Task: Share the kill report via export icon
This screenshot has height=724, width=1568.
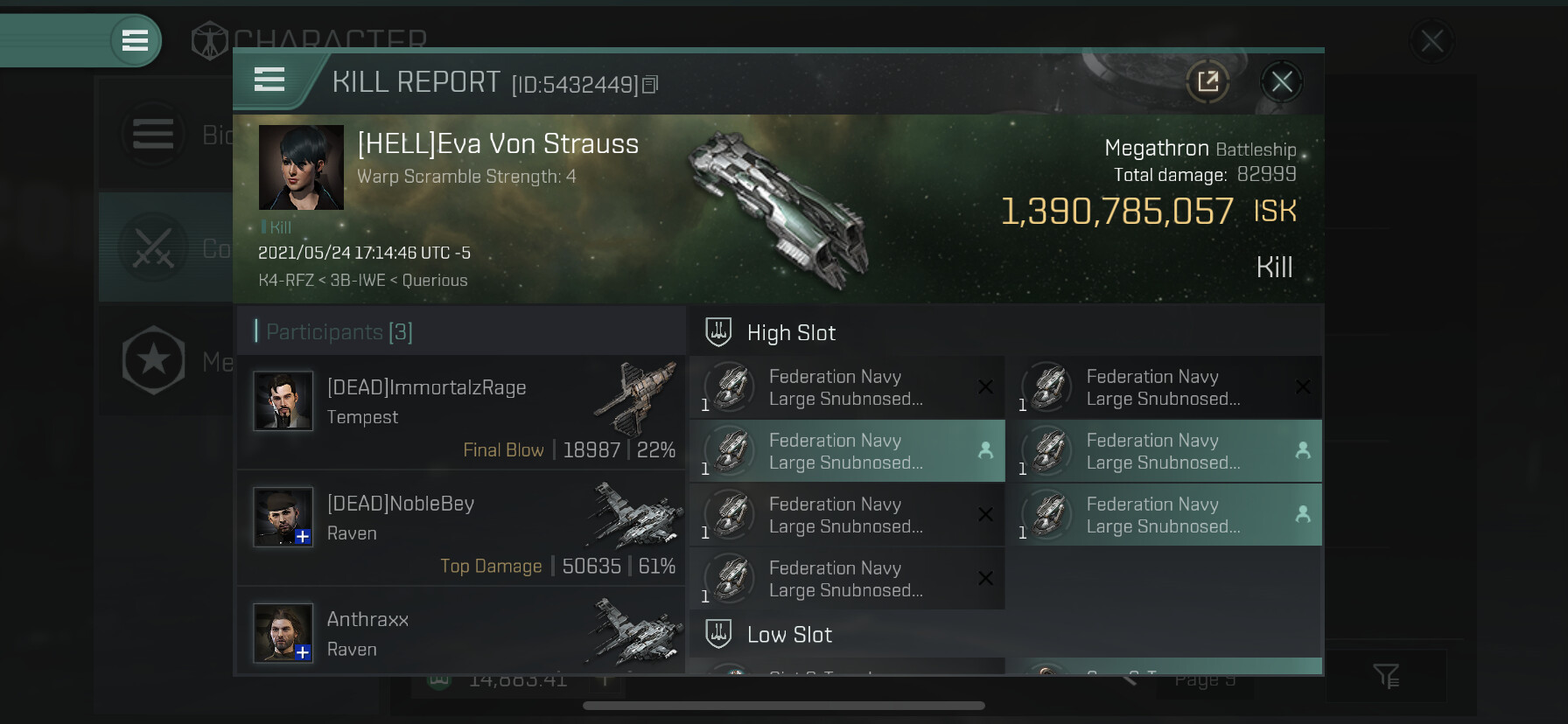Action: [x=1207, y=82]
